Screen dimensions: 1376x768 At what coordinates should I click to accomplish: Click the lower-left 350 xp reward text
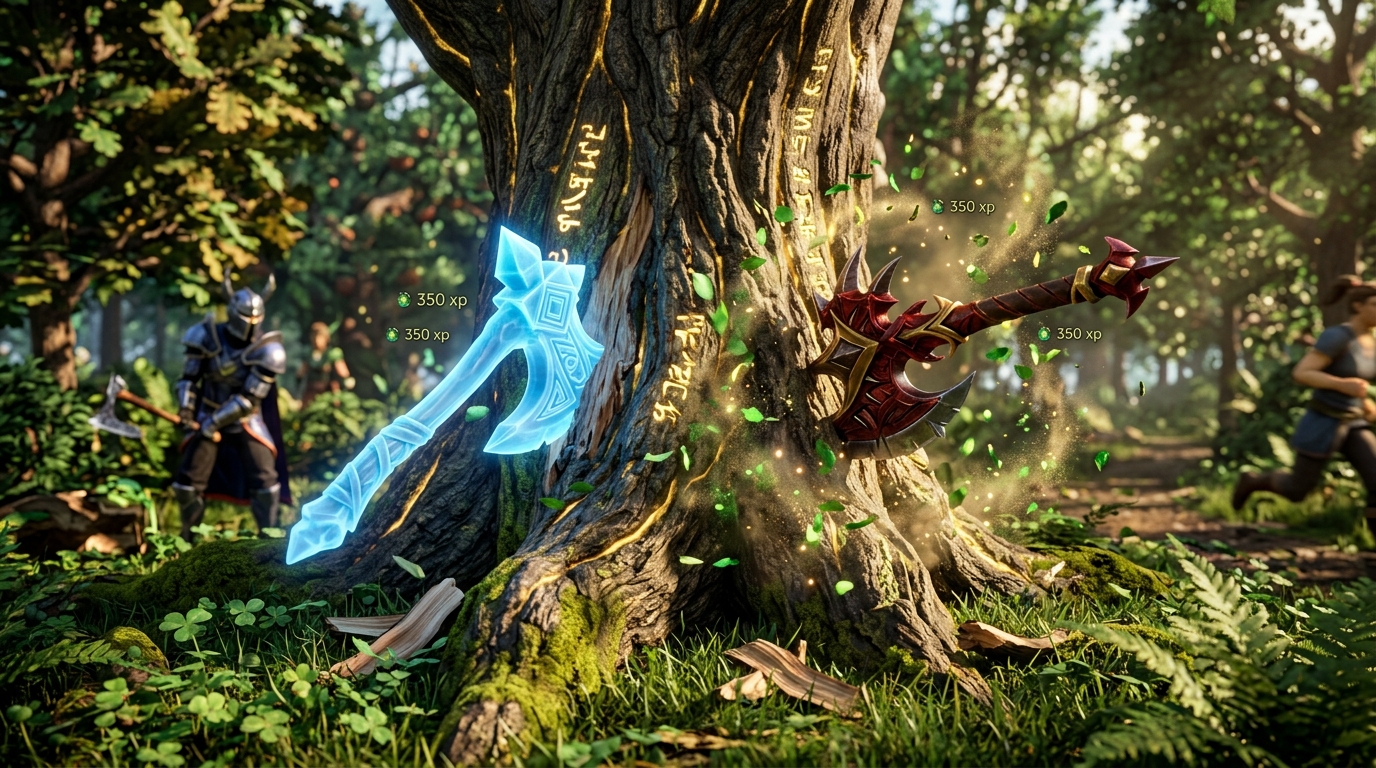pyautogui.click(x=427, y=335)
